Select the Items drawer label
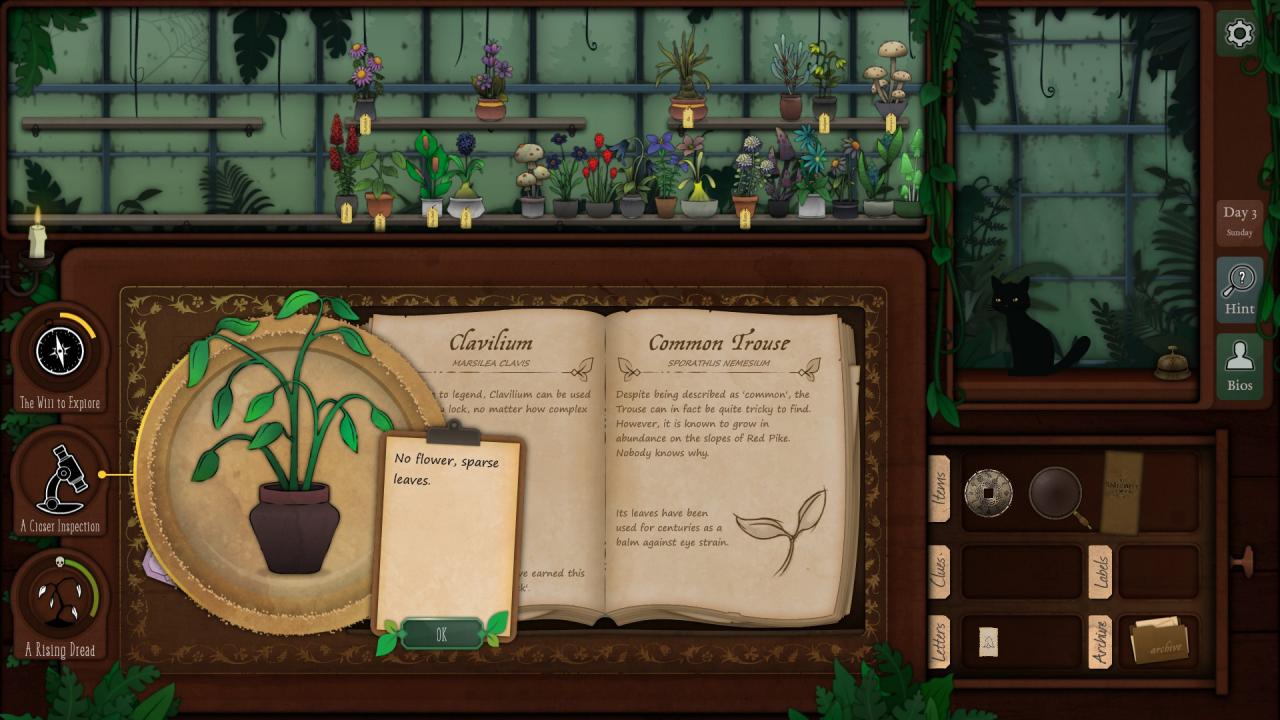Viewport: 1280px width, 720px height. [x=939, y=489]
